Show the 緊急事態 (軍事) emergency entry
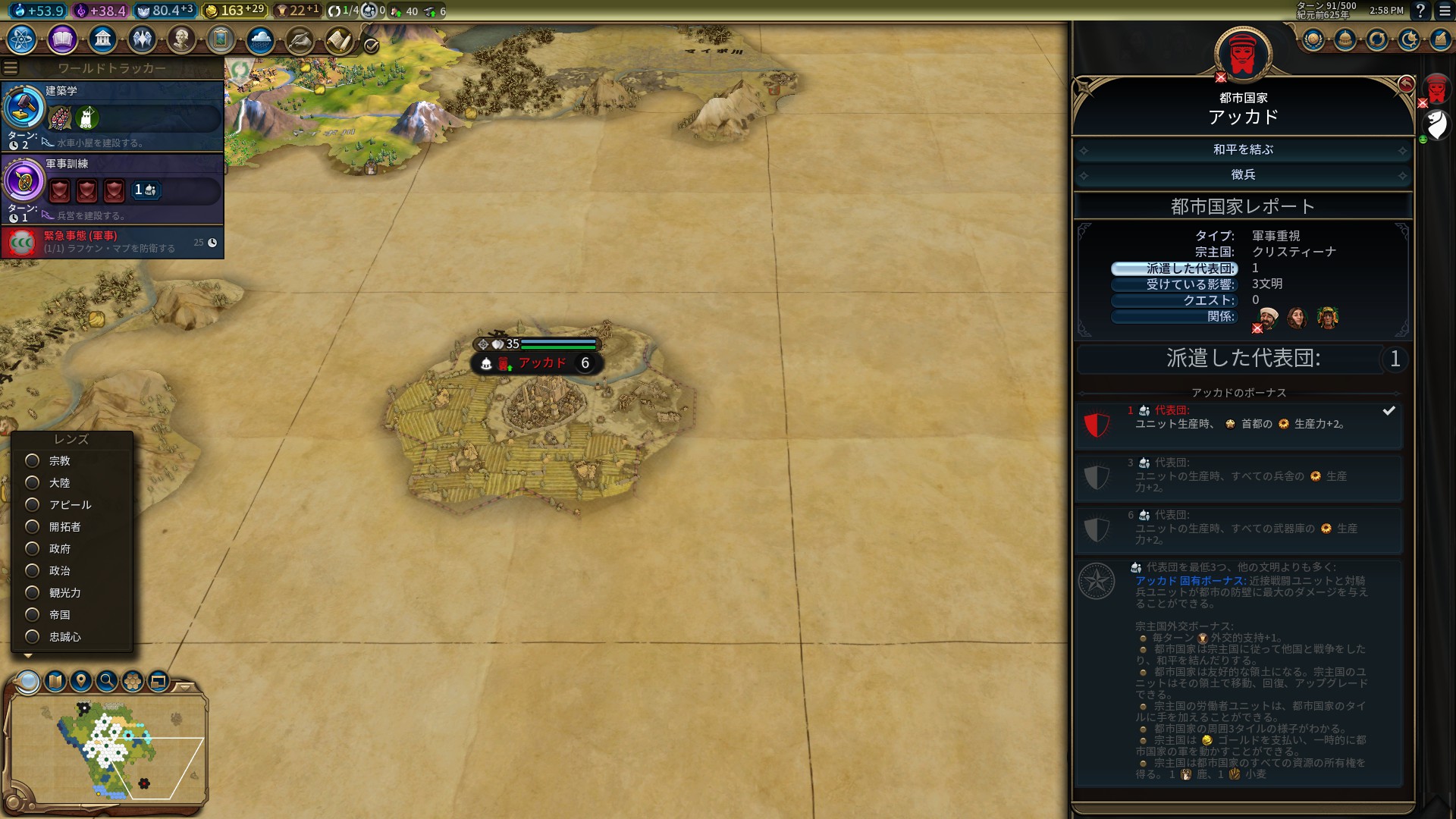This screenshot has width=1456, height=819. [x=112, y=242]
